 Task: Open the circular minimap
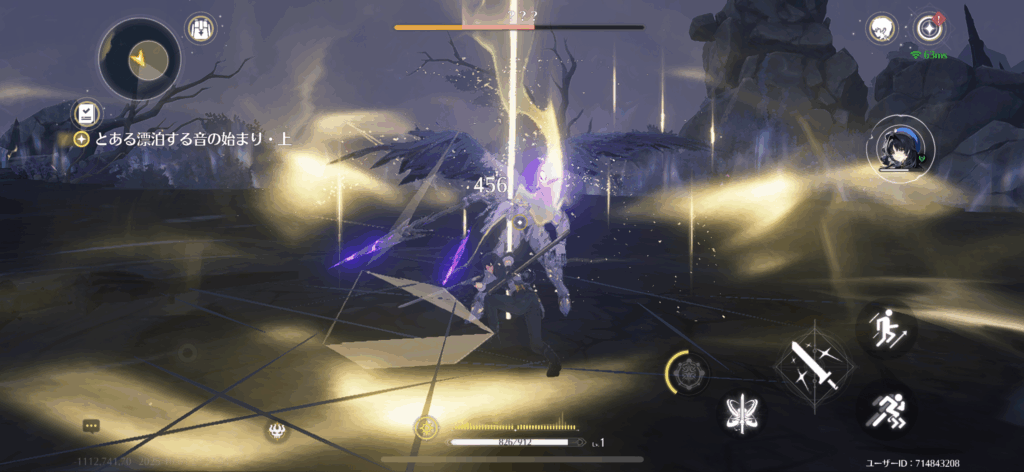tap(139, 60)
